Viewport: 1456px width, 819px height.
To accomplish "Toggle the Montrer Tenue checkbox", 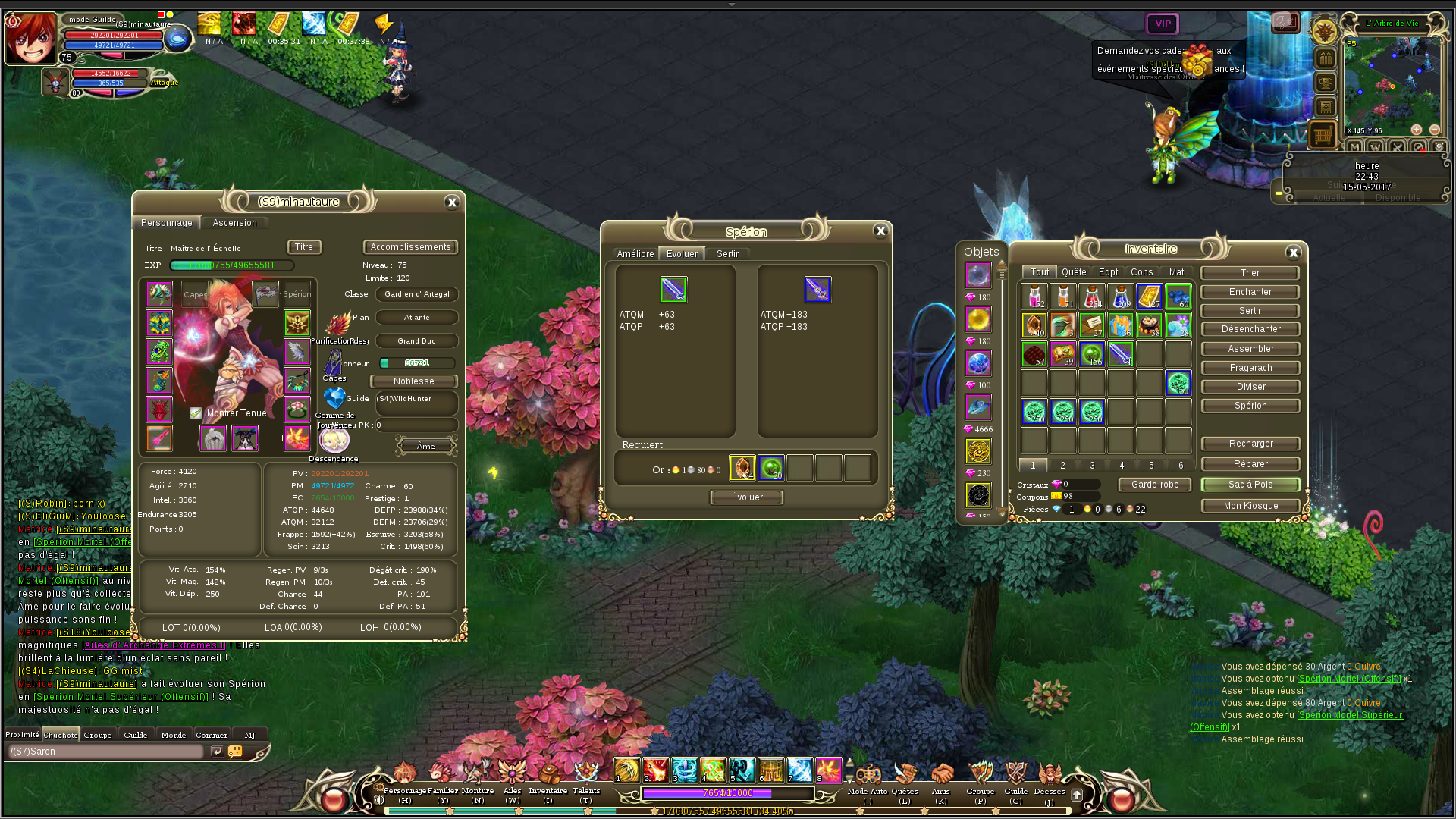I will pos(196,413).
